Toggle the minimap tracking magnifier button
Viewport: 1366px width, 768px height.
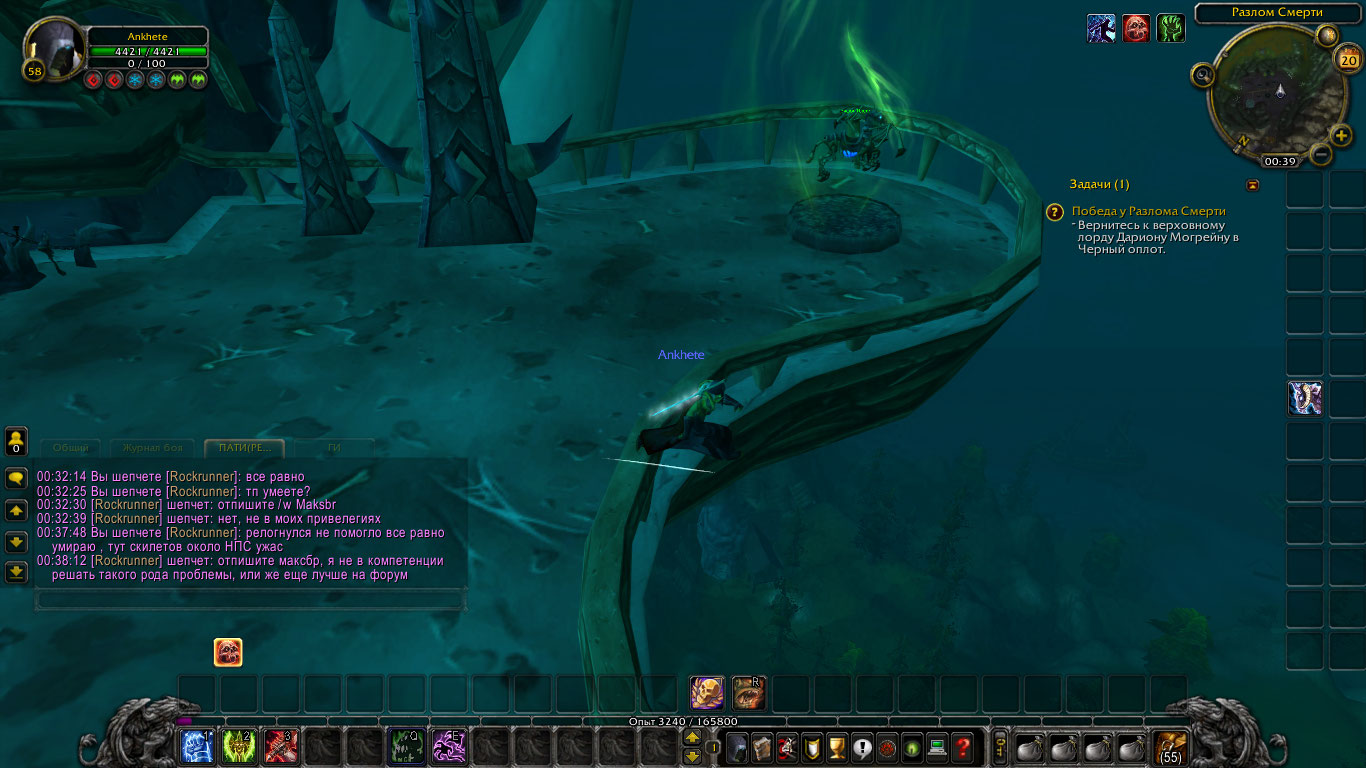1203,75
